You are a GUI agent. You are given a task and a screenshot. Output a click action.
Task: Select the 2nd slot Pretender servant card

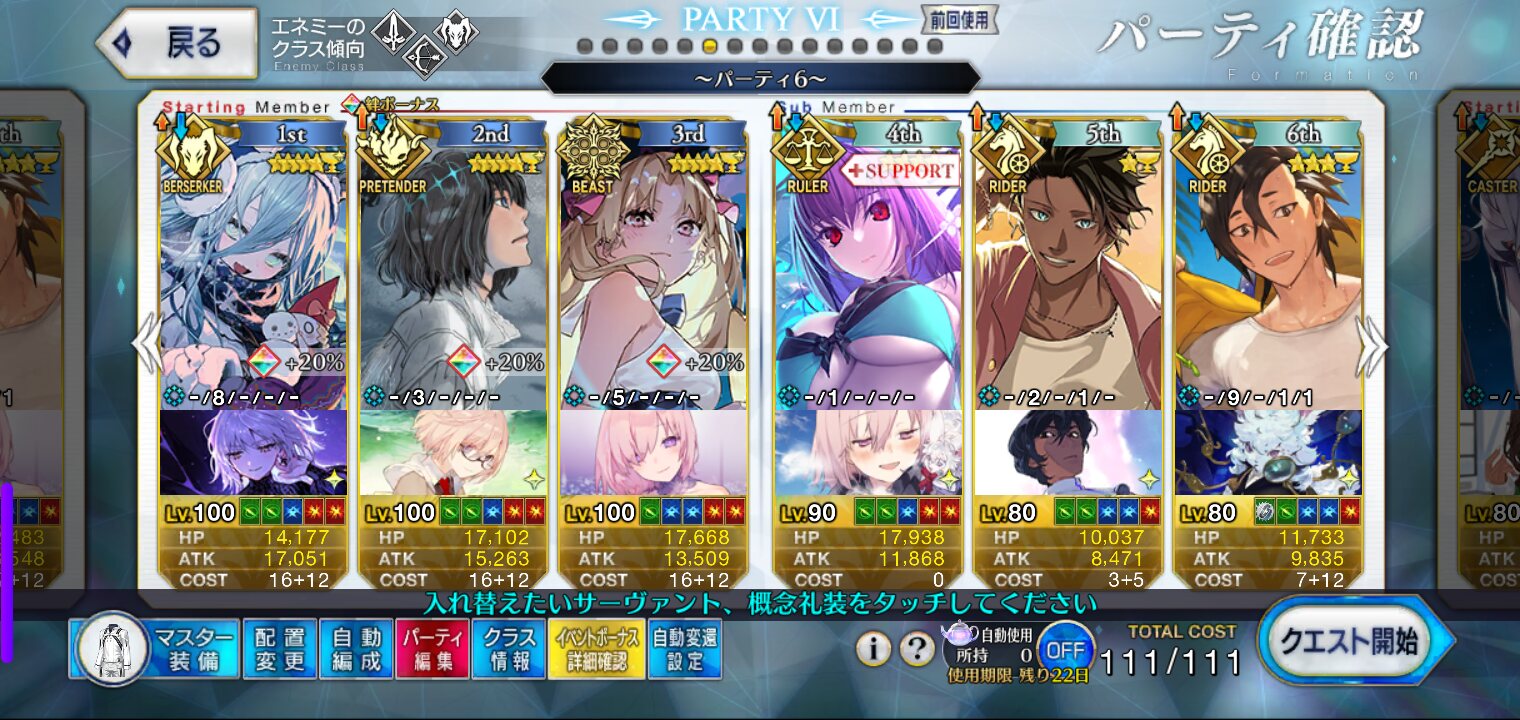pyautogui.click(x=453, y=270)
